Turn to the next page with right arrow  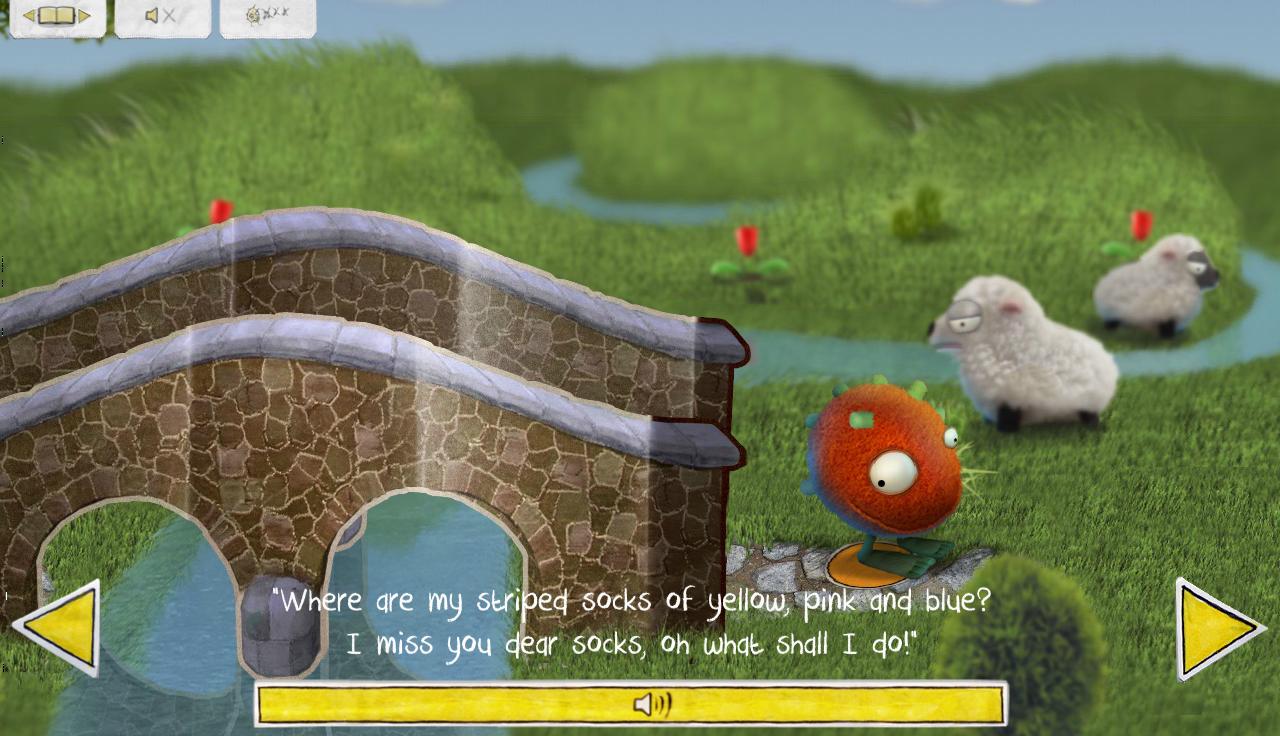[x=1216, y=629]
